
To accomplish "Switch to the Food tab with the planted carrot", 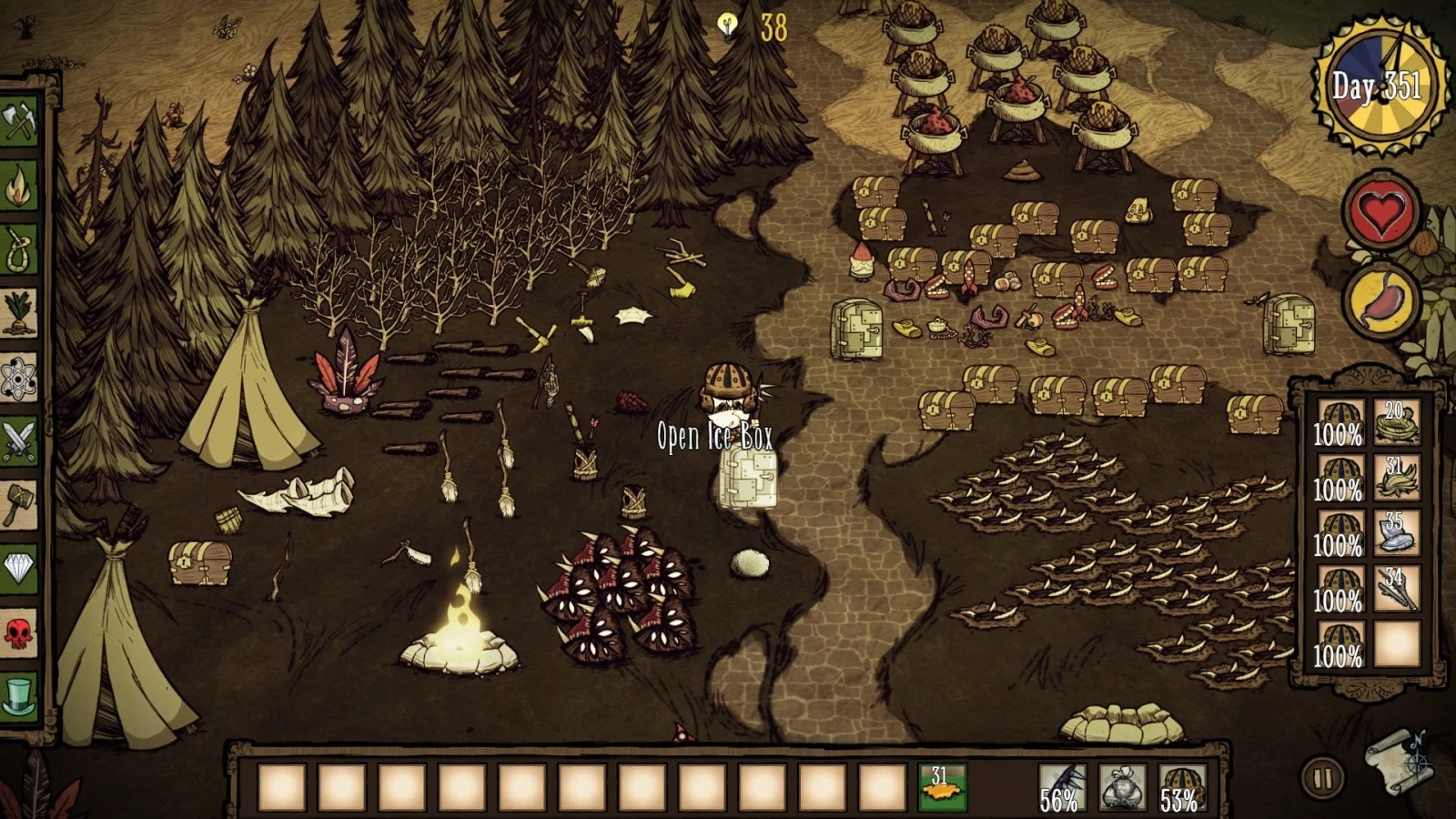I will point(18,313).
